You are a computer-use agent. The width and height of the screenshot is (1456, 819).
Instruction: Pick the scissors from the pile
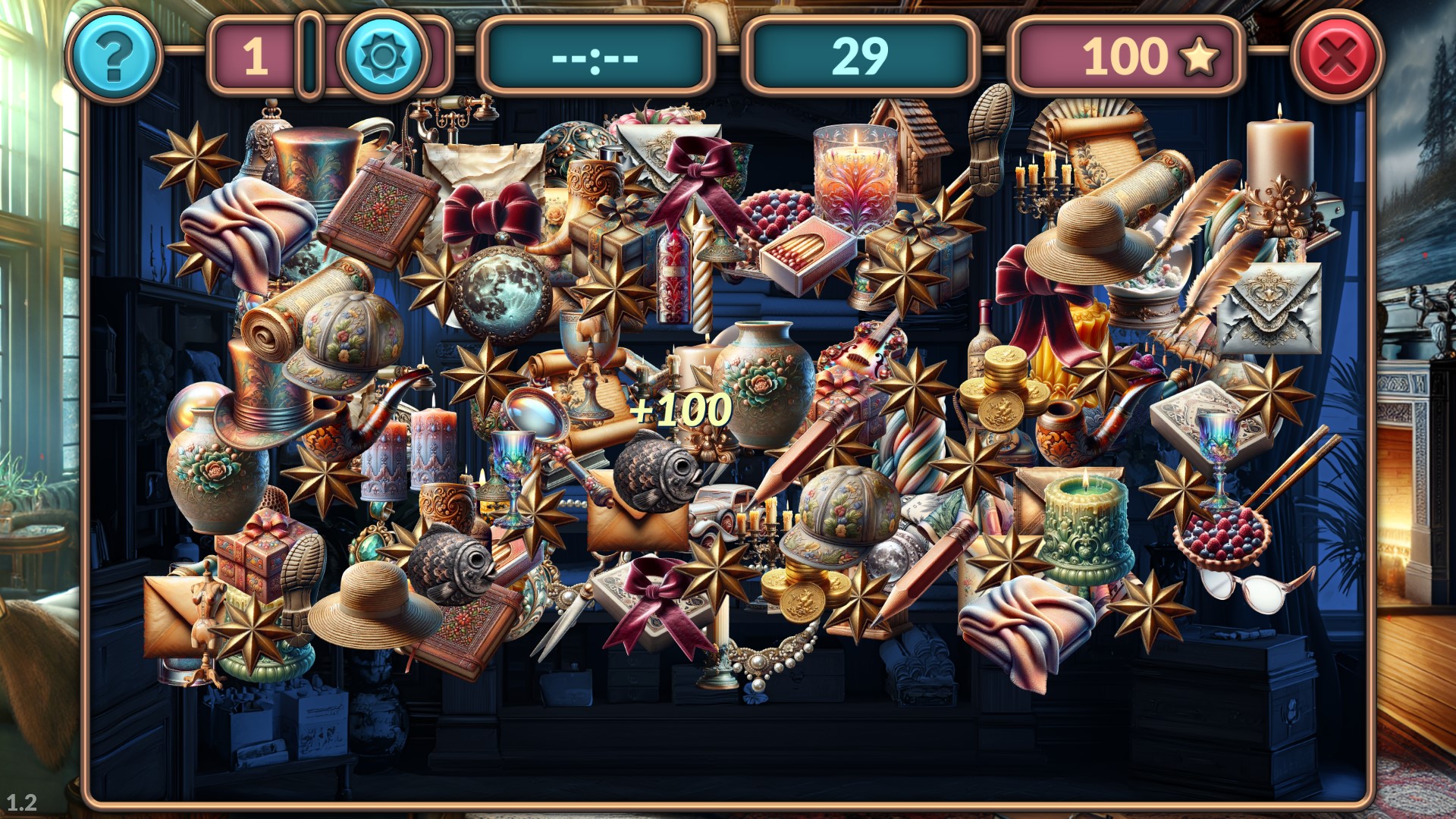(563, 622)
